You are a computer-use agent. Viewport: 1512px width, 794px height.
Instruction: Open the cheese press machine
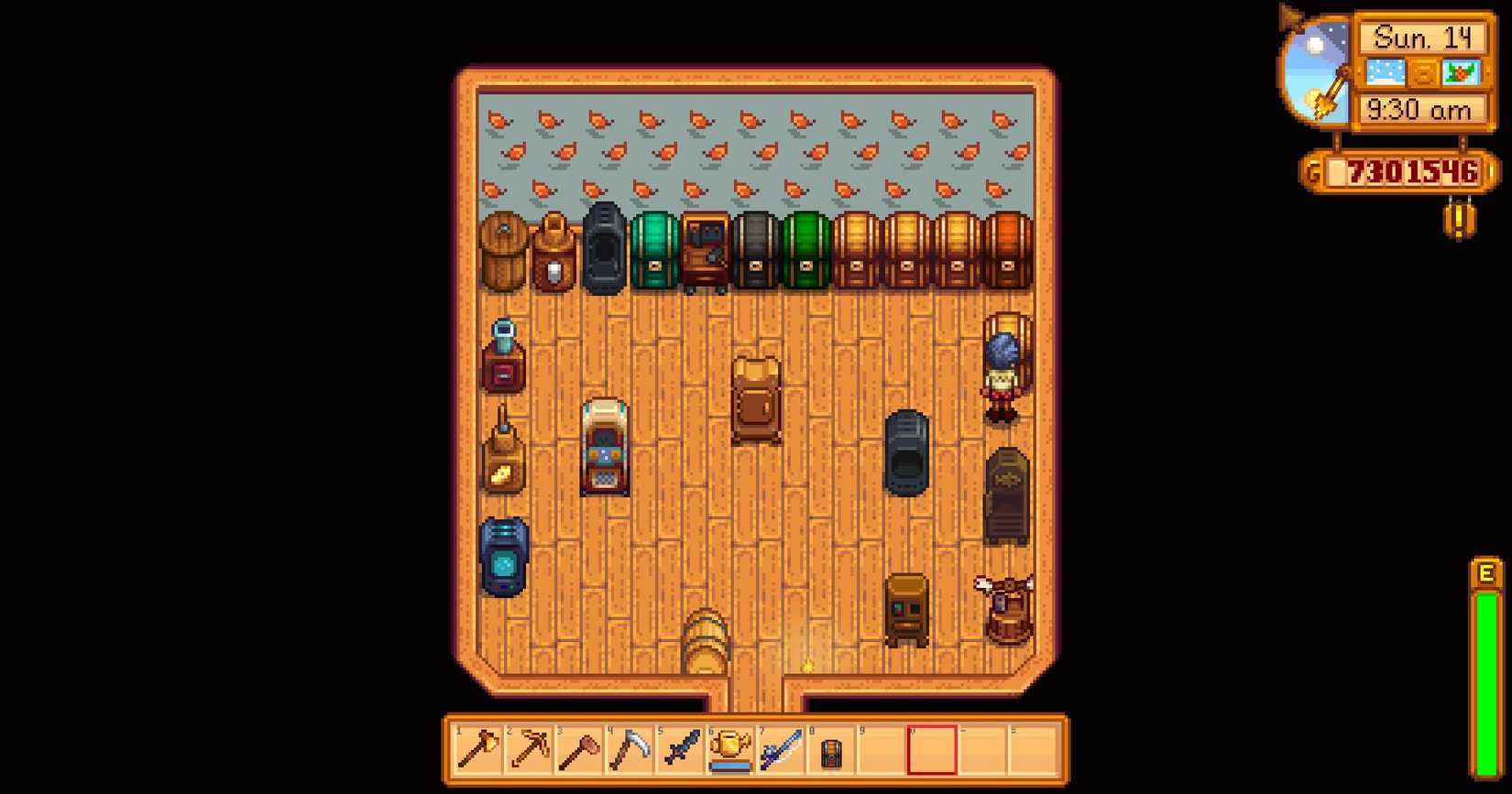[502, 458]
